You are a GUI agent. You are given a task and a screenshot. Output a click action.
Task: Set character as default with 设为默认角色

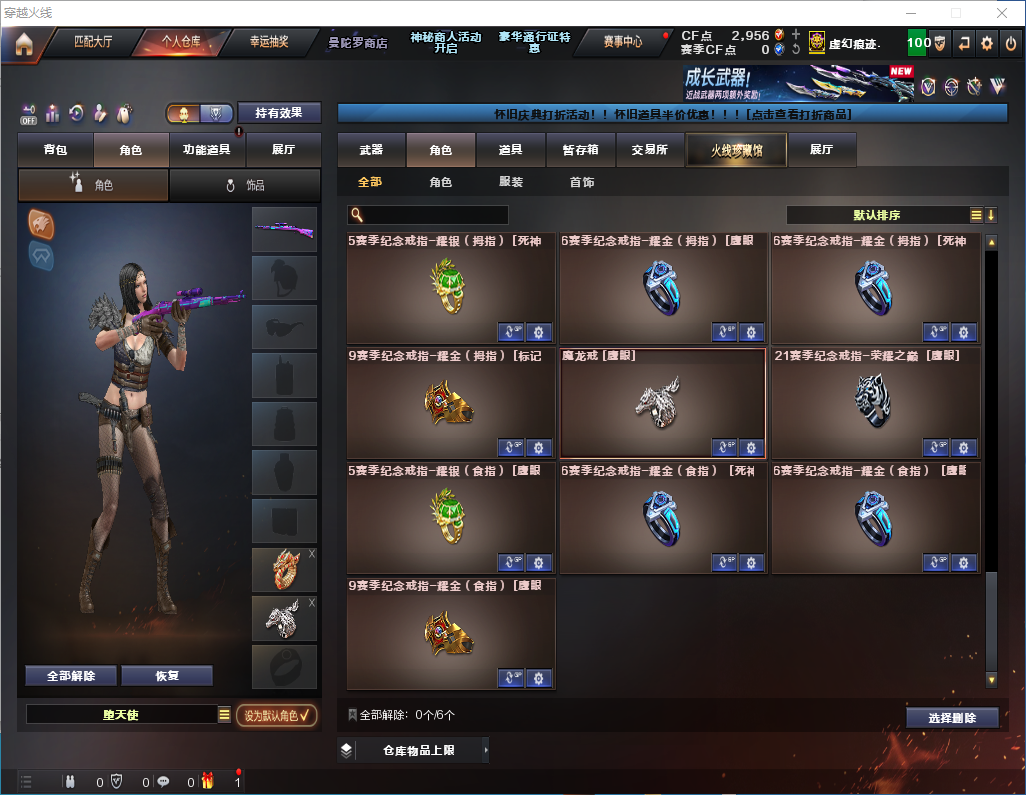point(276,715)
